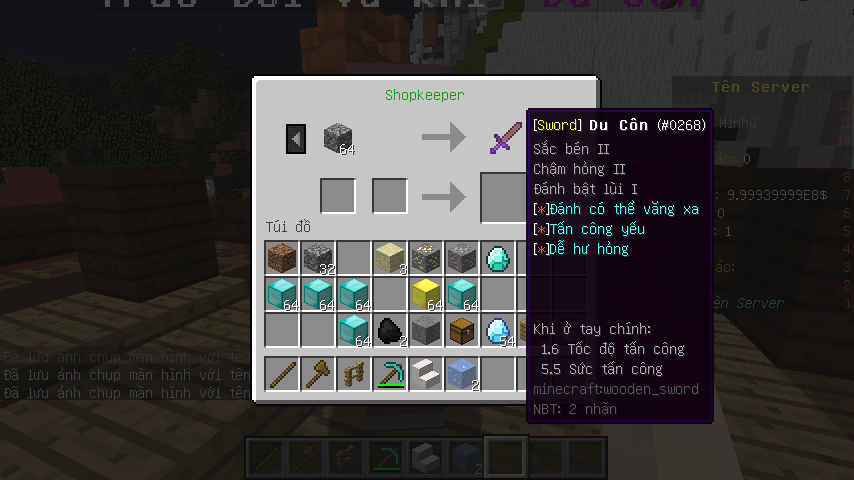Select the 64 stone trade cost item
Image resolution: width=854 pixels, height=480 pixels.
click(338, 139)
